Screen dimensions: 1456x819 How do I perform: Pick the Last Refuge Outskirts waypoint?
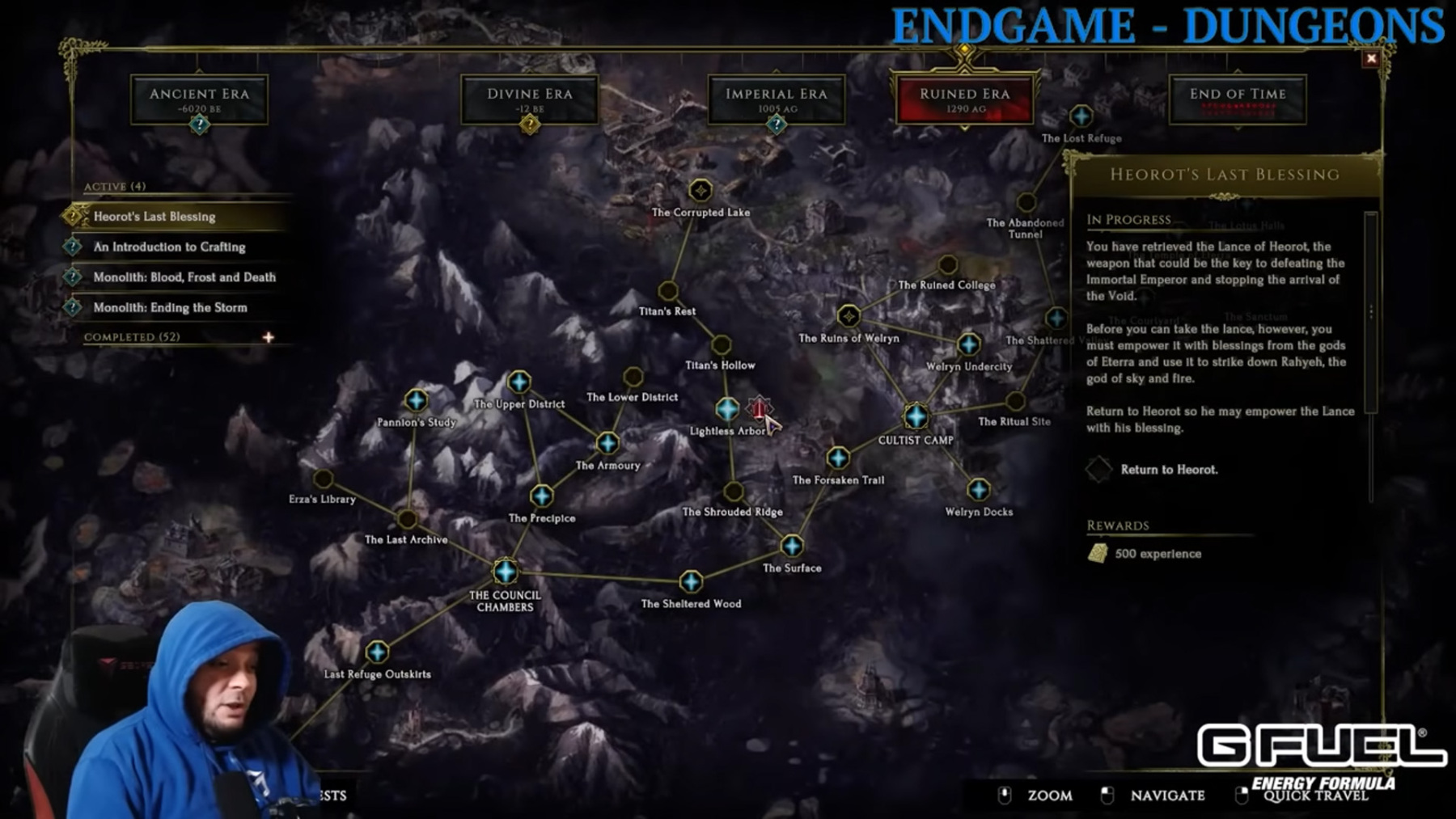[377, 652]
